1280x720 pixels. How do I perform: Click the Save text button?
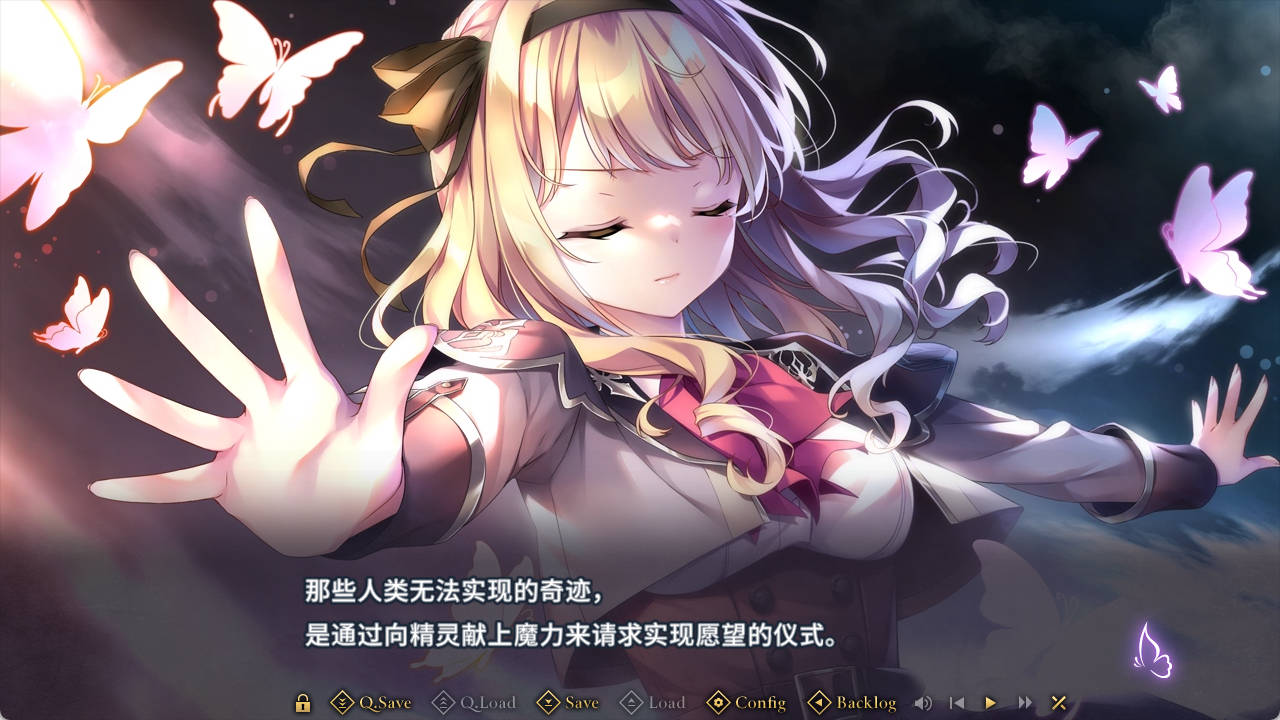coord(580,703)
